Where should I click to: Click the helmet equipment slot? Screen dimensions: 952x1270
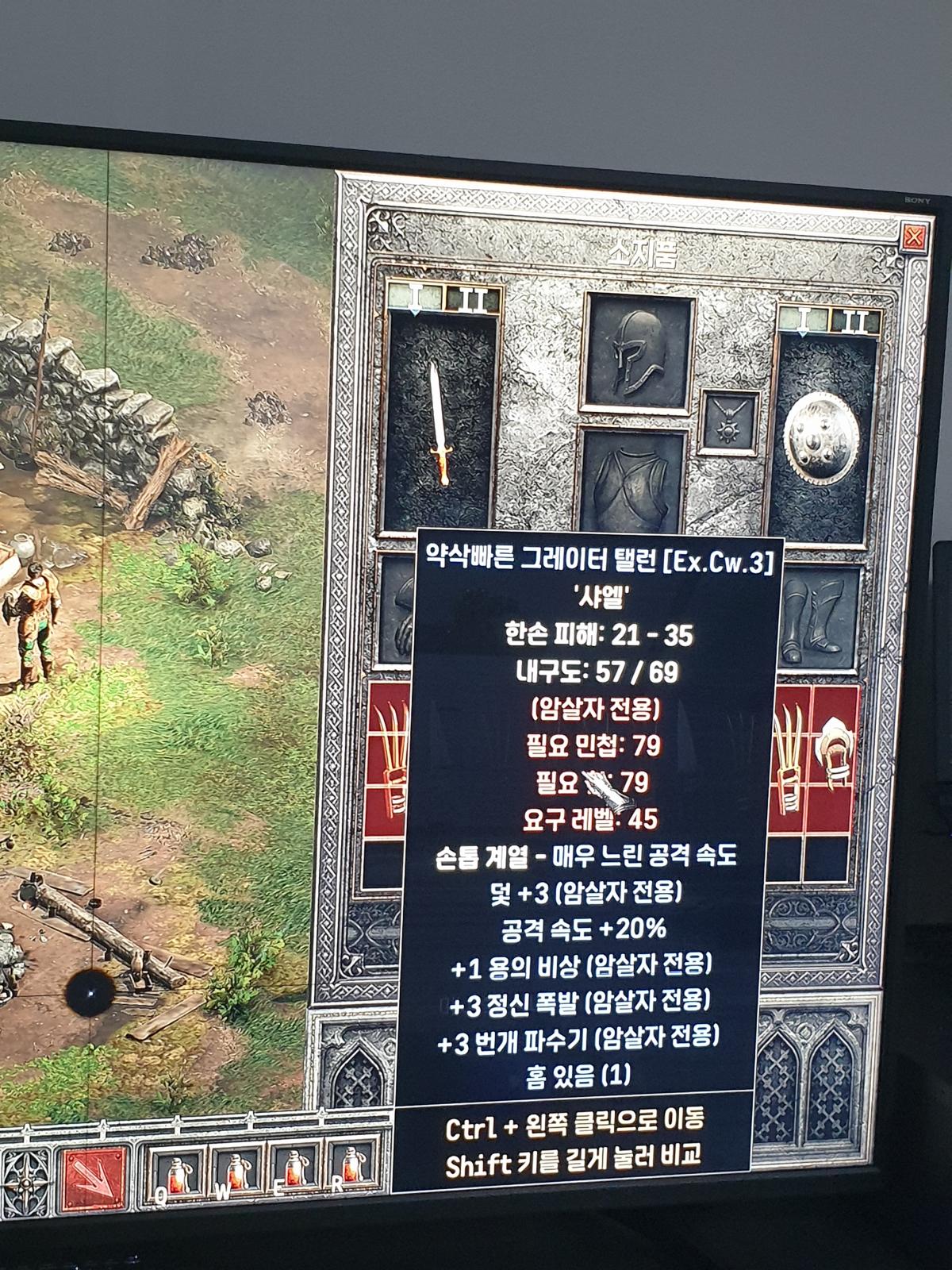tap(639, 353)
